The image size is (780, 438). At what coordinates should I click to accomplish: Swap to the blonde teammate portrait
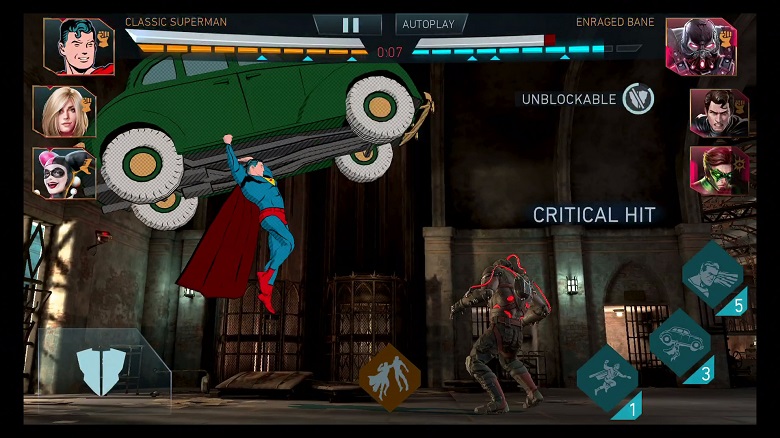(x=64, y=111)
